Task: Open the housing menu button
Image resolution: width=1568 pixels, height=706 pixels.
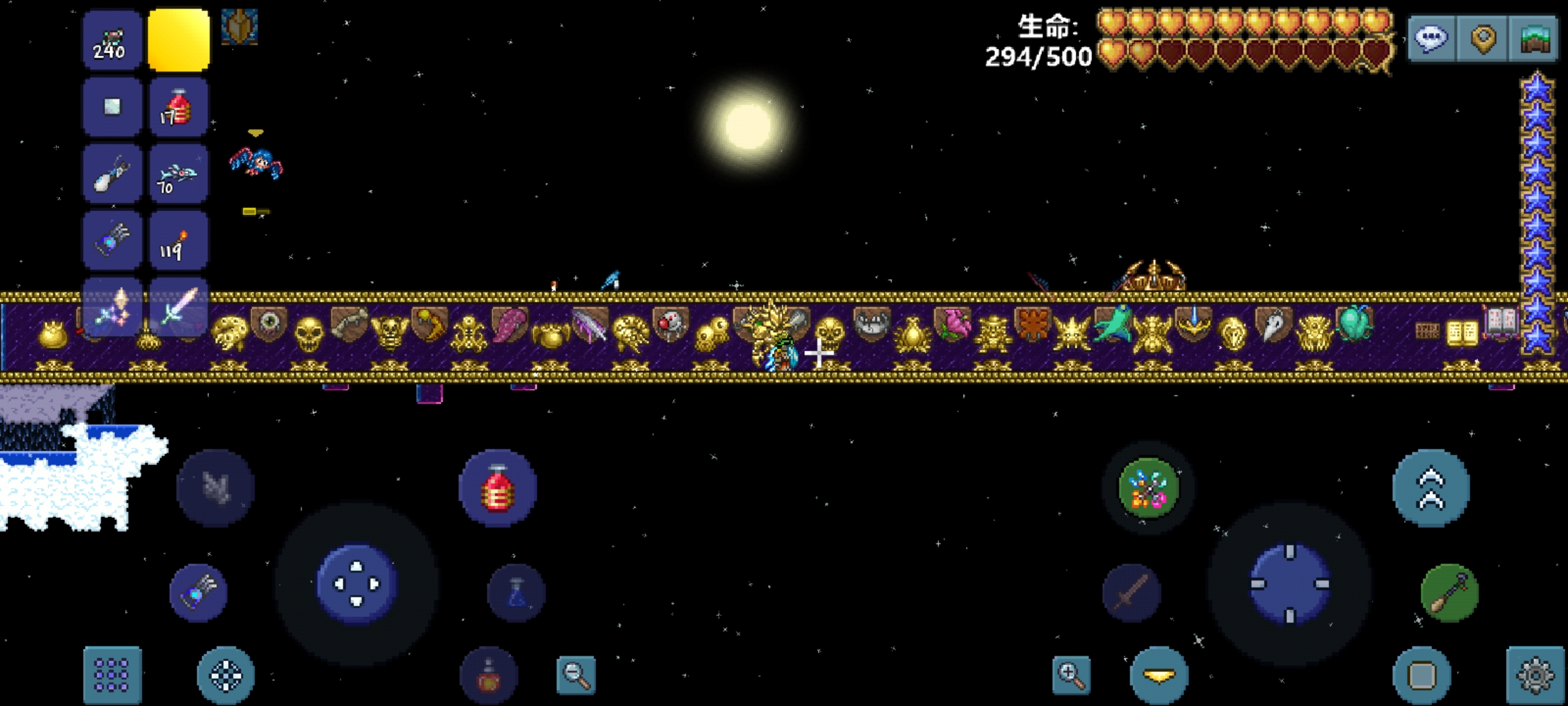Action: (1535, 39)
